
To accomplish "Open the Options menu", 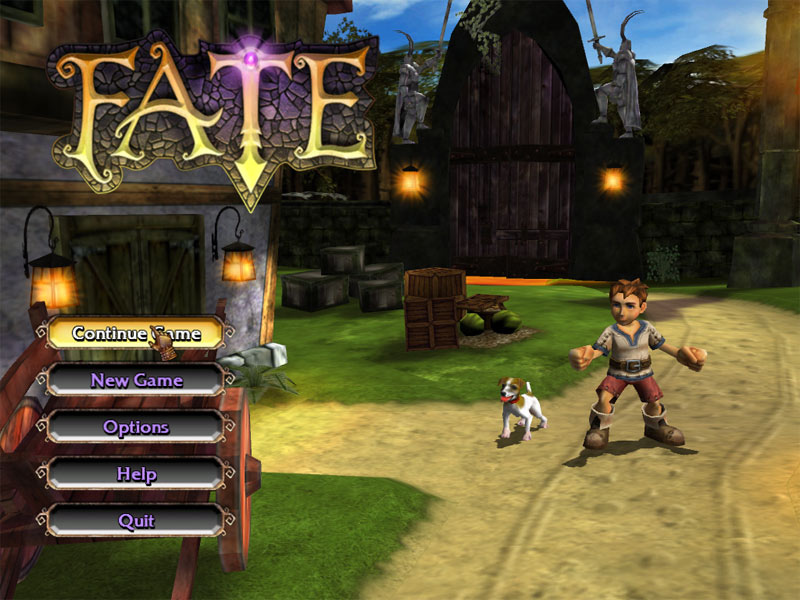I will [136, 427].
